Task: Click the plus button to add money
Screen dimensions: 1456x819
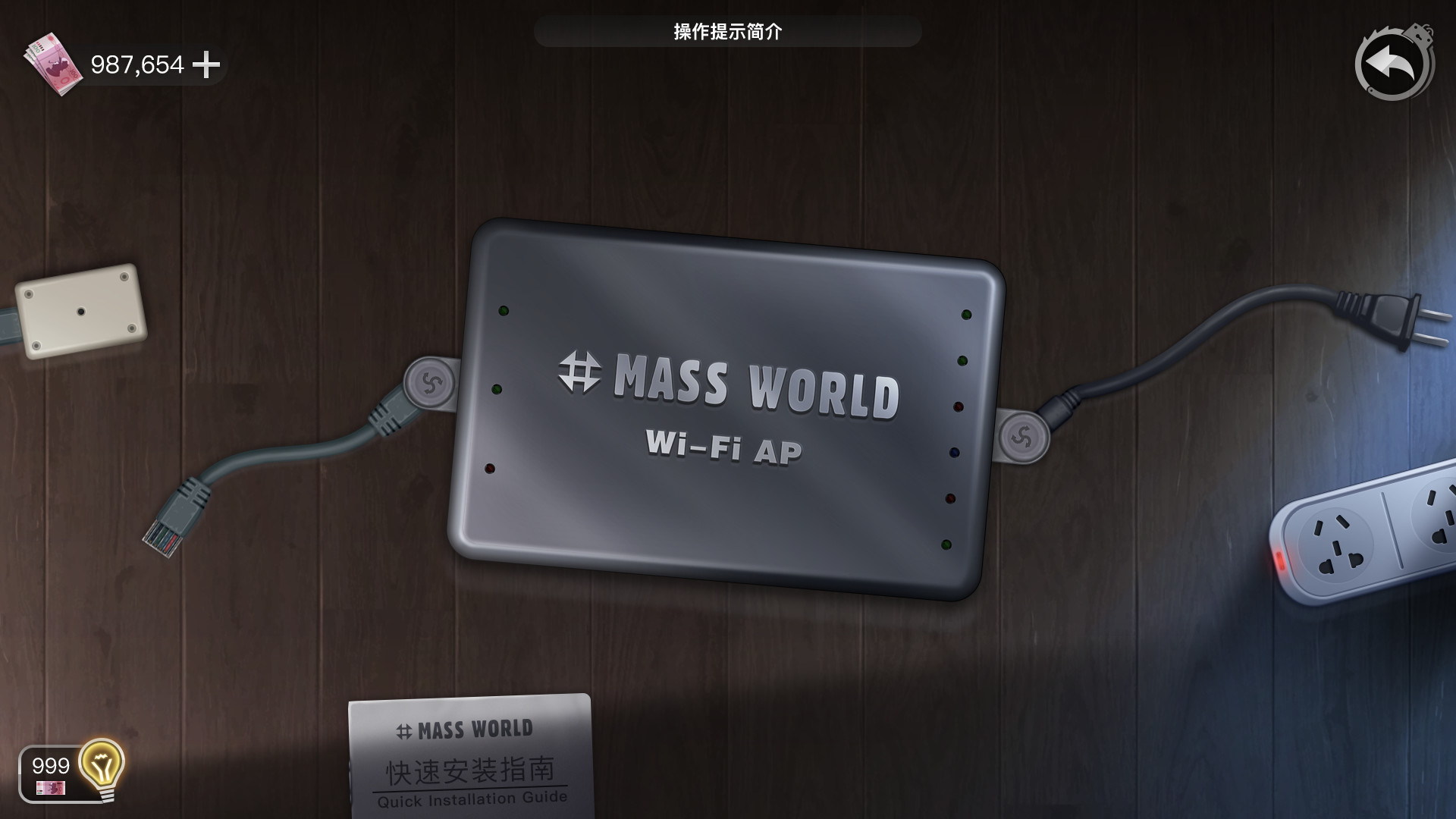Action: click(x=206, y=65)
